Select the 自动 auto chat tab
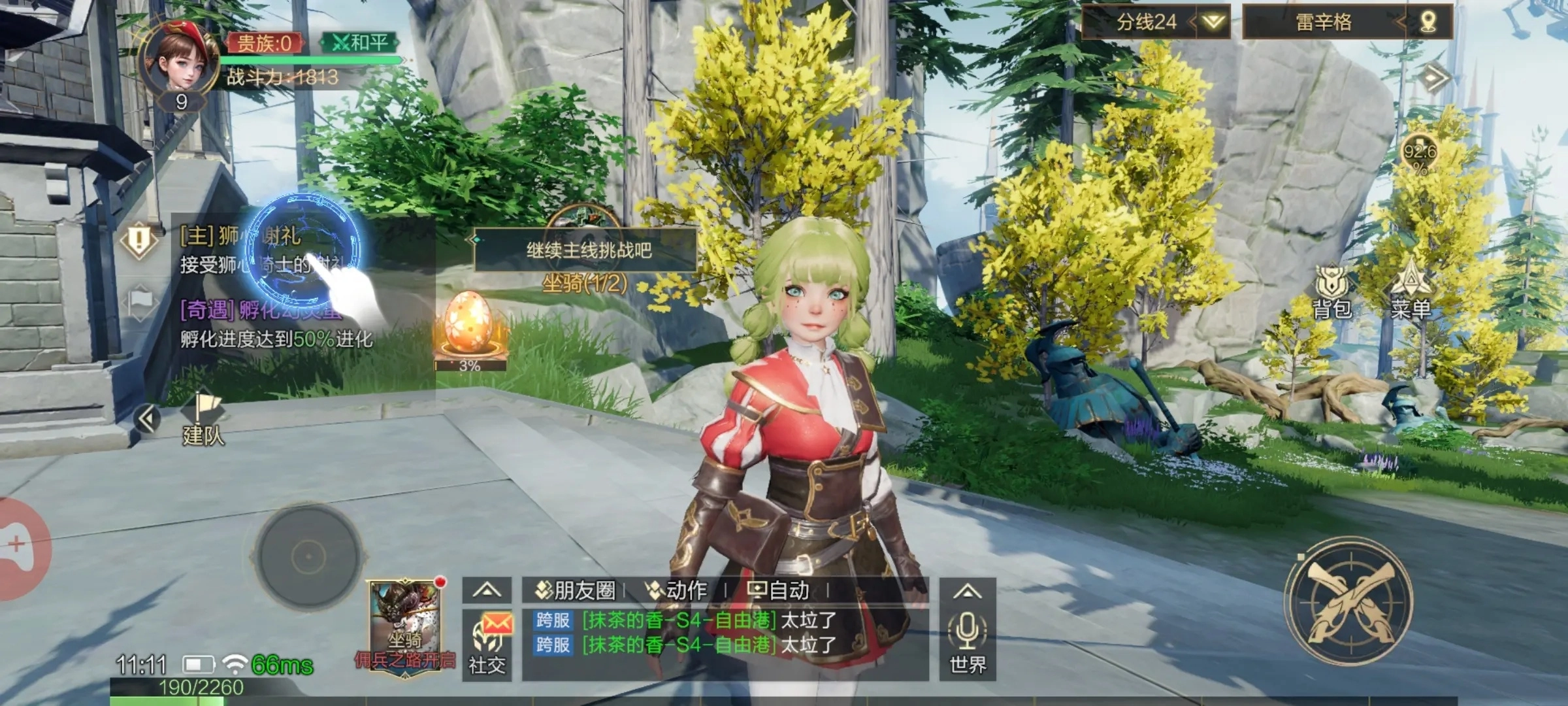This screenshot has height=706, width=1568. click(x=779, y=591)
